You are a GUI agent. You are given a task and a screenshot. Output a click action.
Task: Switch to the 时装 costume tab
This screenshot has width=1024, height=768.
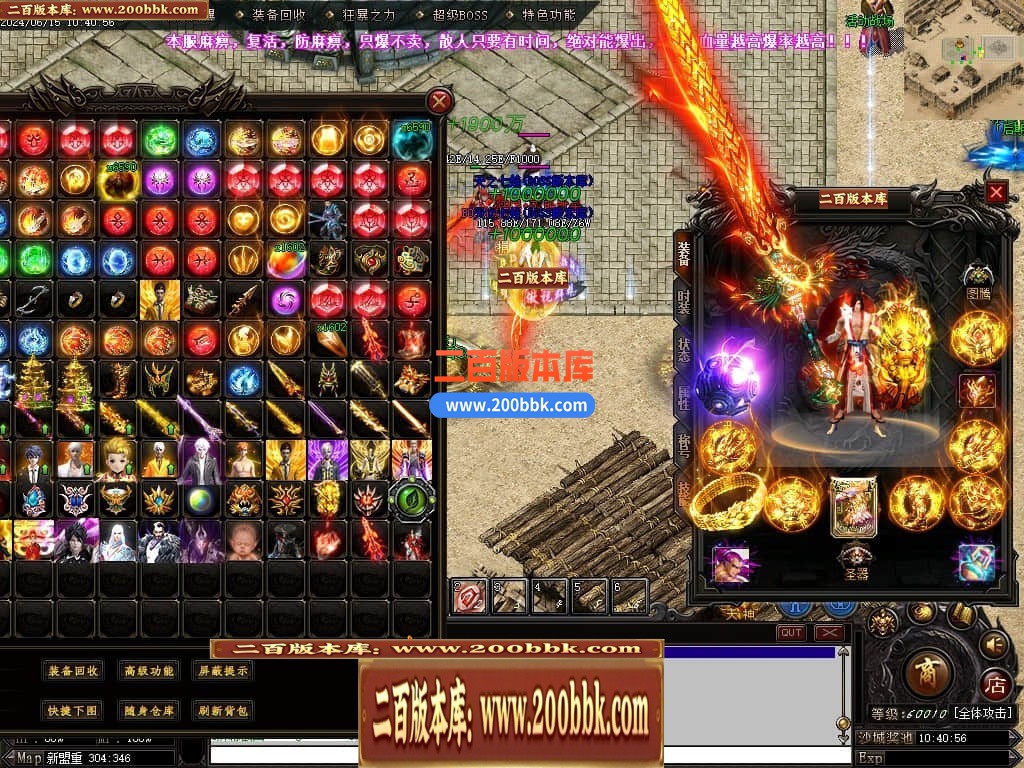(684, 302)
